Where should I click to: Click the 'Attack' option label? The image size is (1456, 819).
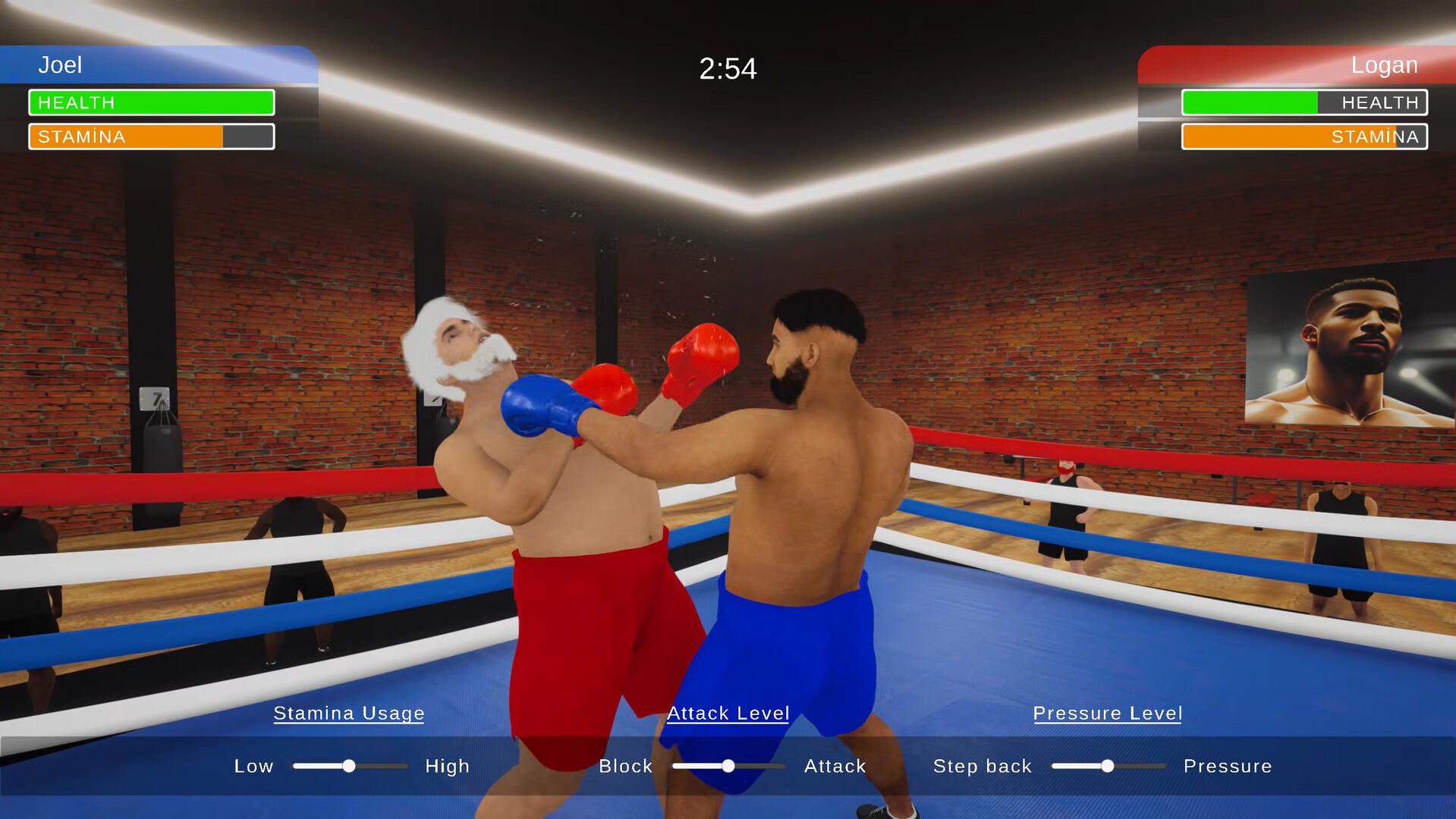point(835,766)
